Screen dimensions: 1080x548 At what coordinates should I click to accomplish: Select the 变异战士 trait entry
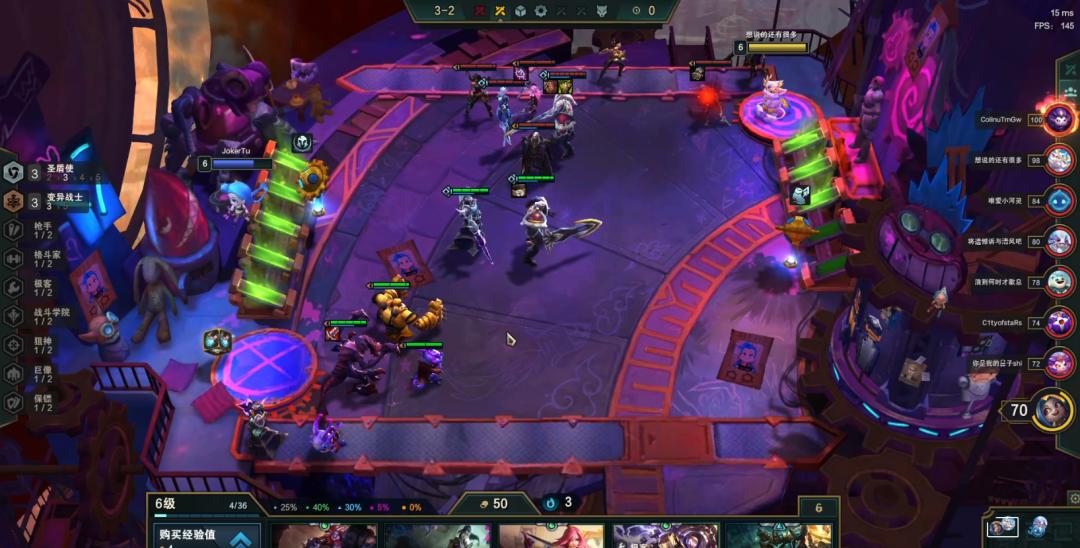click(52, 201)
